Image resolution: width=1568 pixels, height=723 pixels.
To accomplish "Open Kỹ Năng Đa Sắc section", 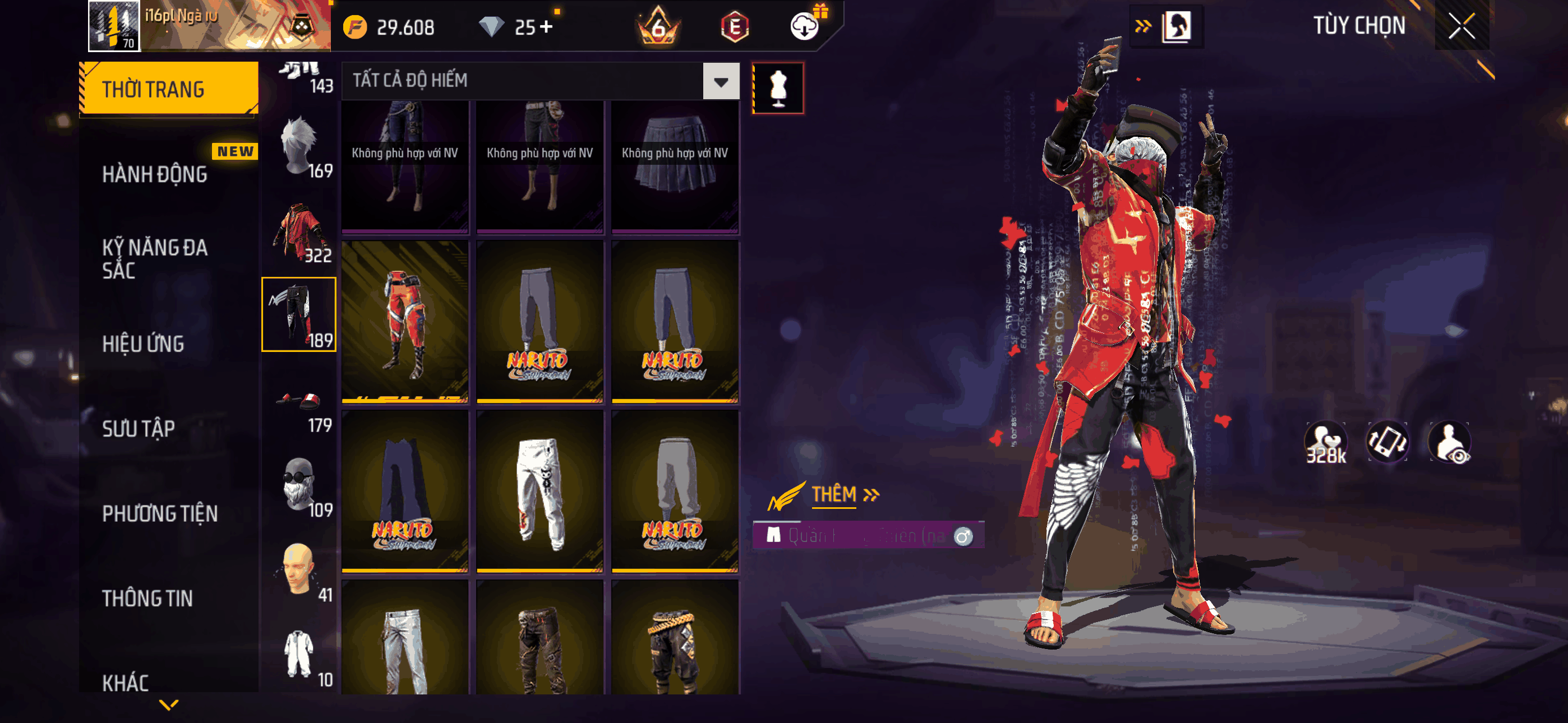I will click(x=155, y=258).
